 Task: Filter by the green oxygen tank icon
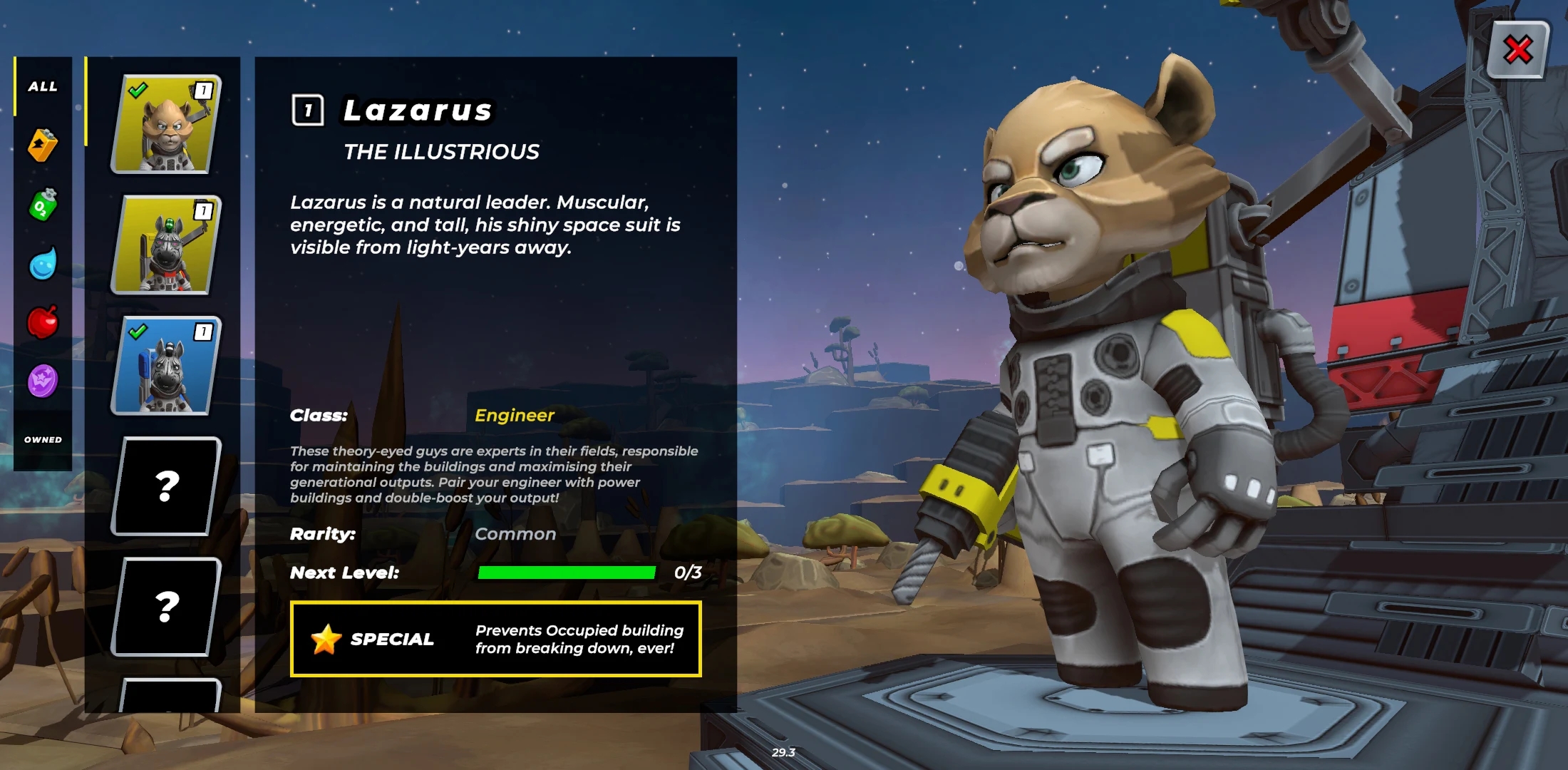[x=43, y=205]
